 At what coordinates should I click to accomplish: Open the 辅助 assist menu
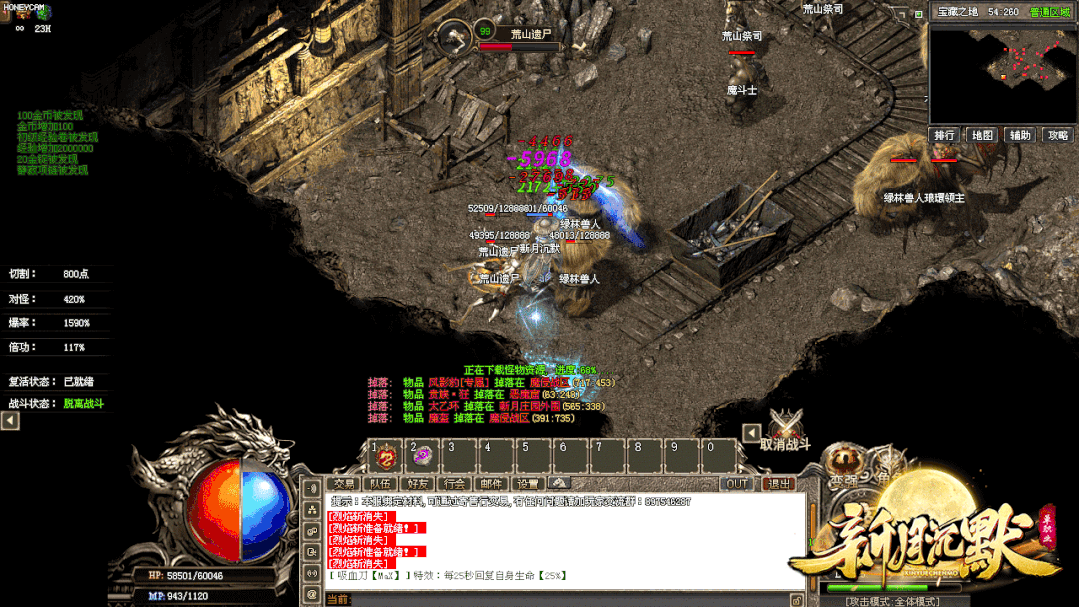click(x=1020, y=135)
